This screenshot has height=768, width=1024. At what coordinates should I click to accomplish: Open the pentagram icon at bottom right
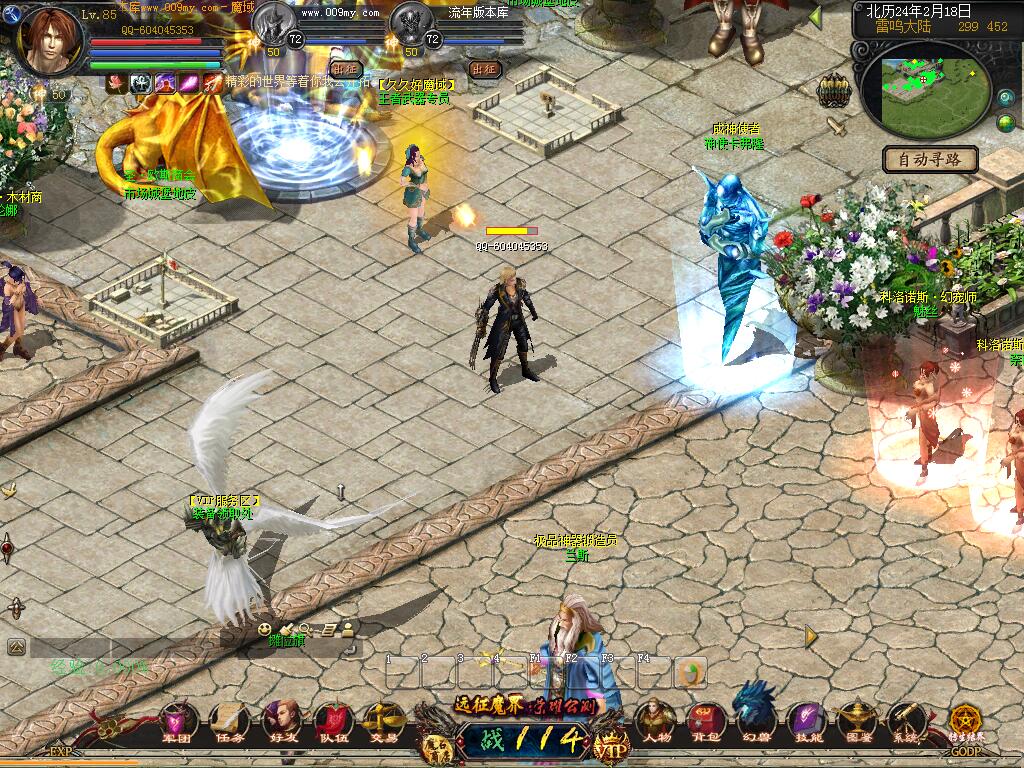[965, 718]
